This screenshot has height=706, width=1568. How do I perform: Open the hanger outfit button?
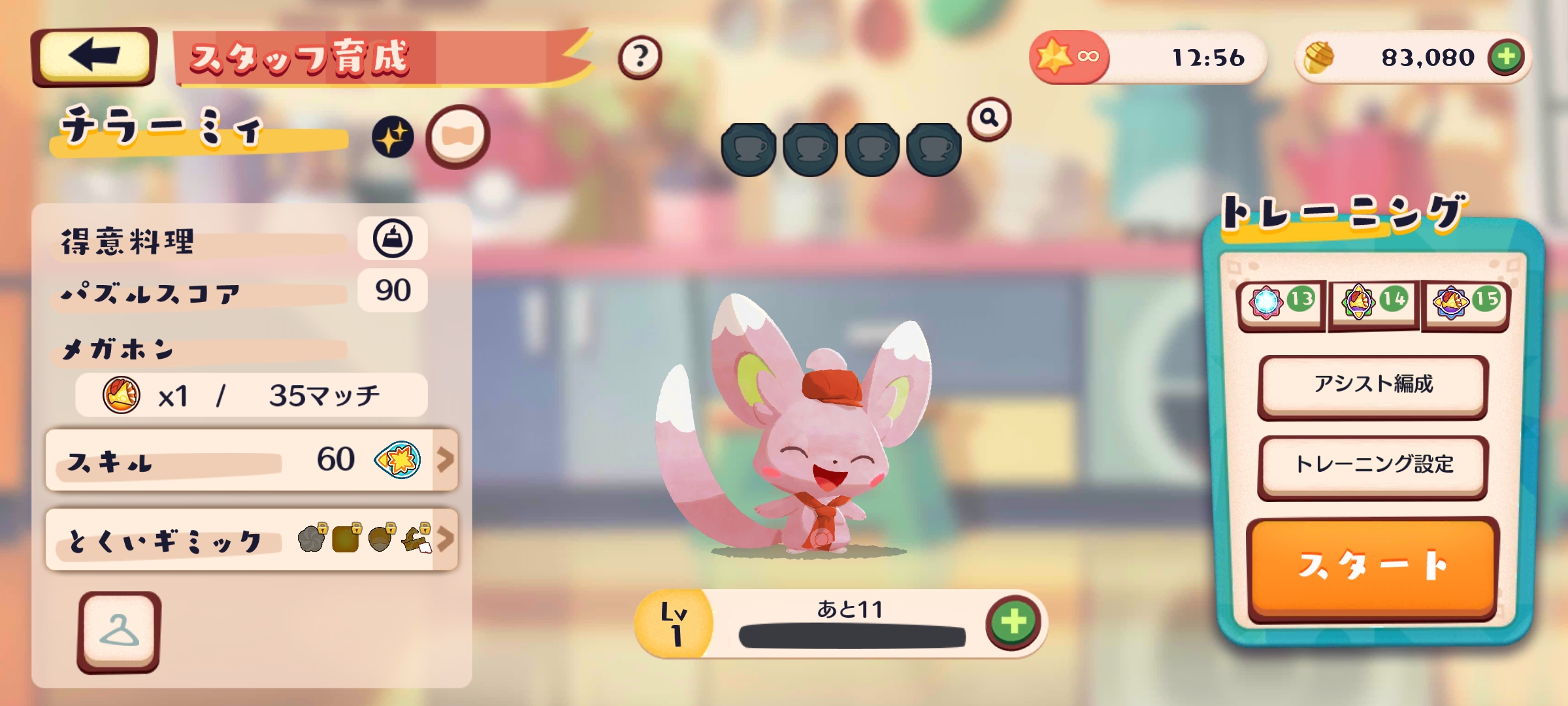pos(119,631)
